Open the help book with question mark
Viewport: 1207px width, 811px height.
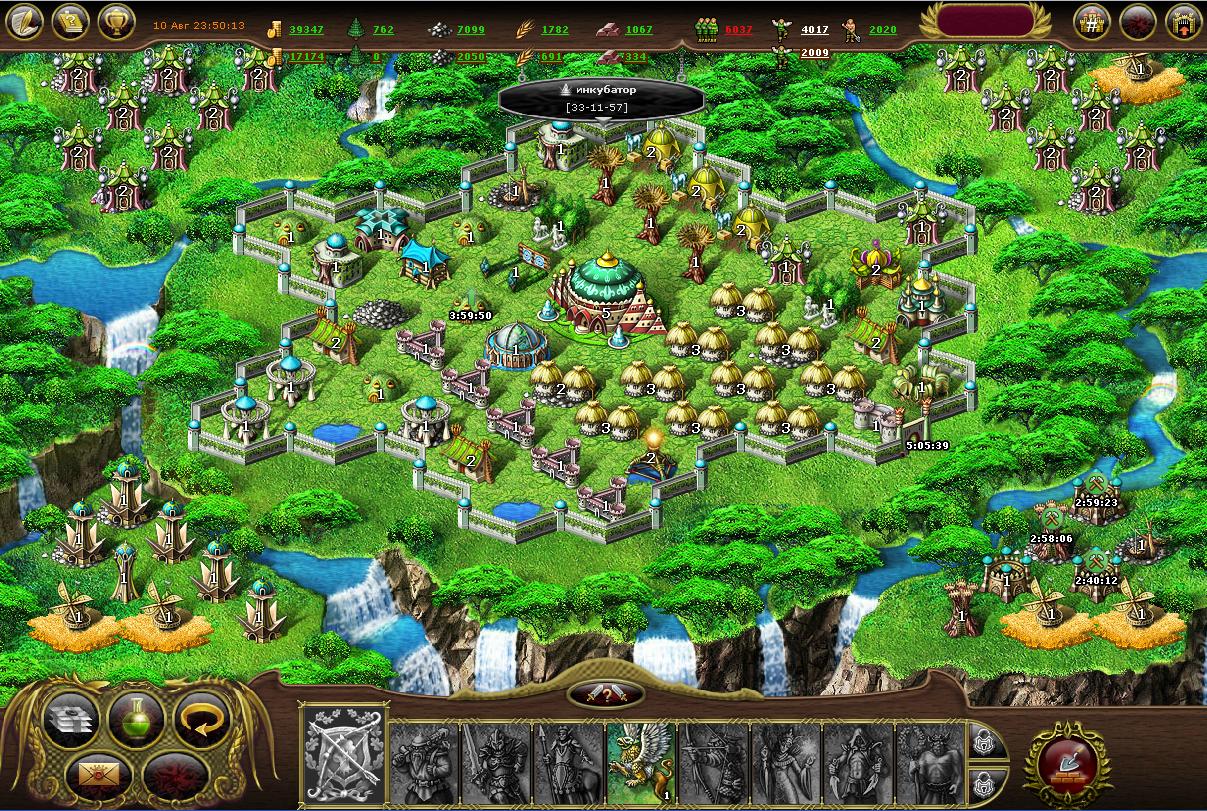pyautogui.click(x=72, y=21)
